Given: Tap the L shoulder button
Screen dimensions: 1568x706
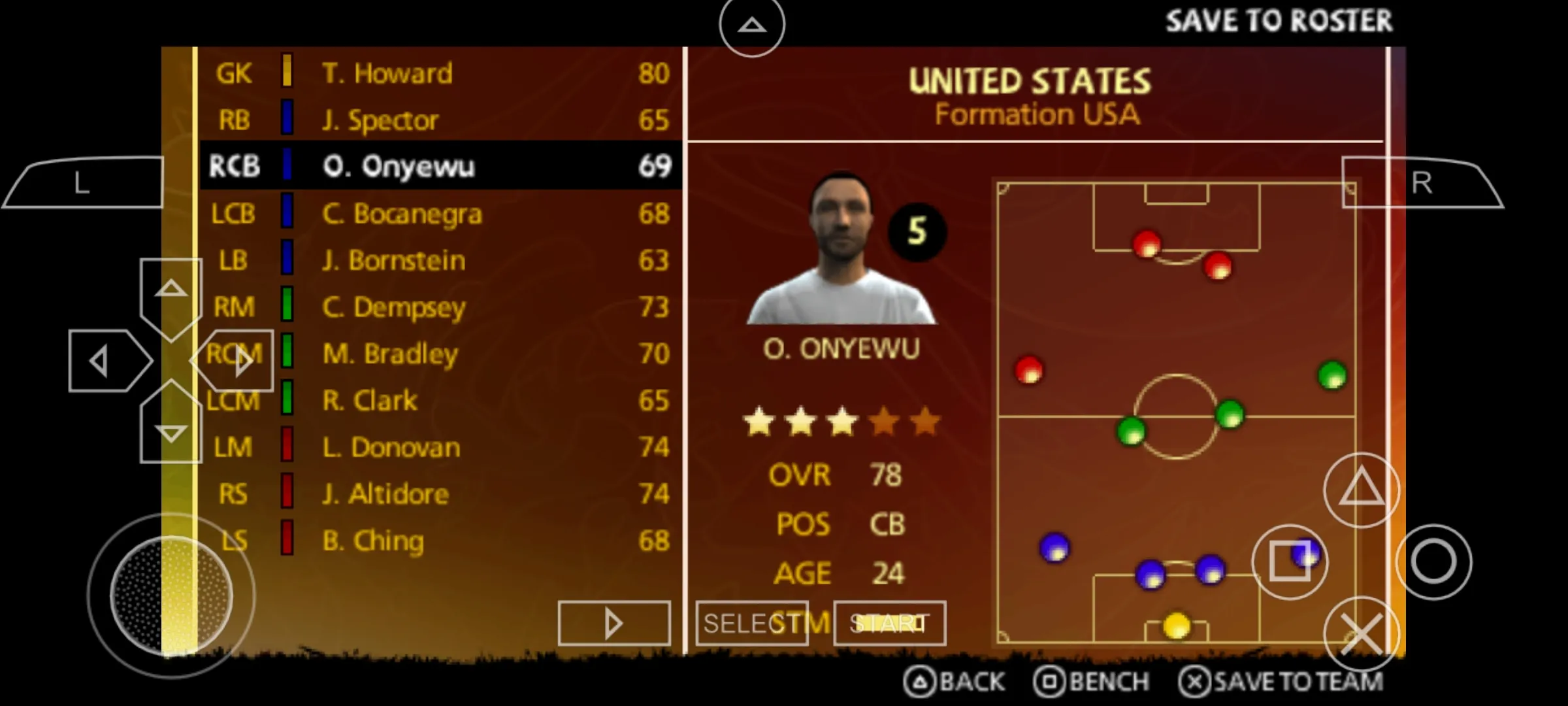Looking at the screenshot, I should coord(83,184).
